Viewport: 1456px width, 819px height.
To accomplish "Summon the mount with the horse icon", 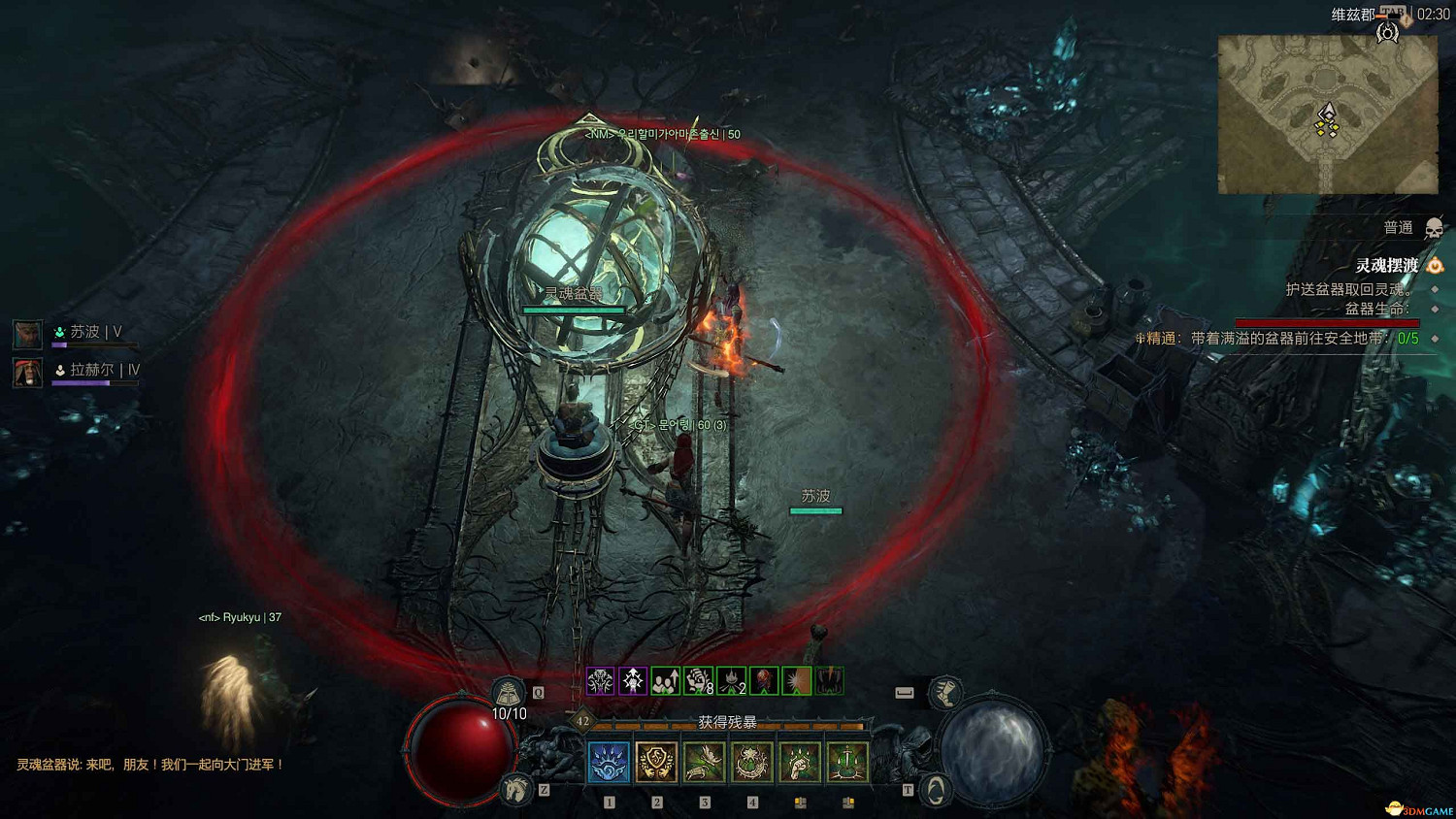I will (x=515, y=790).
